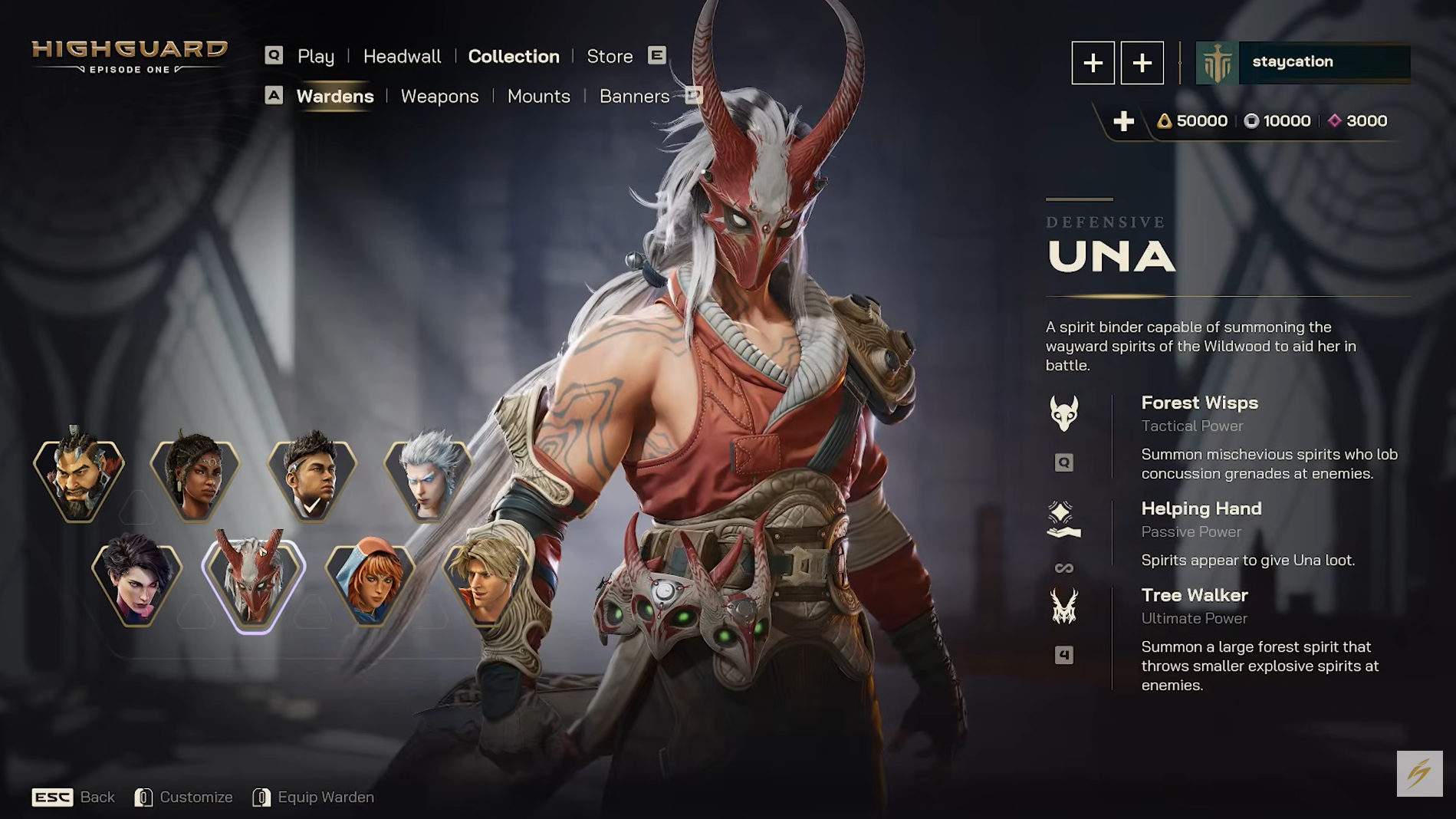1456x819 pixels.
Task: Choose the orange-haired warden in blue hood
Action: (370, 583)
